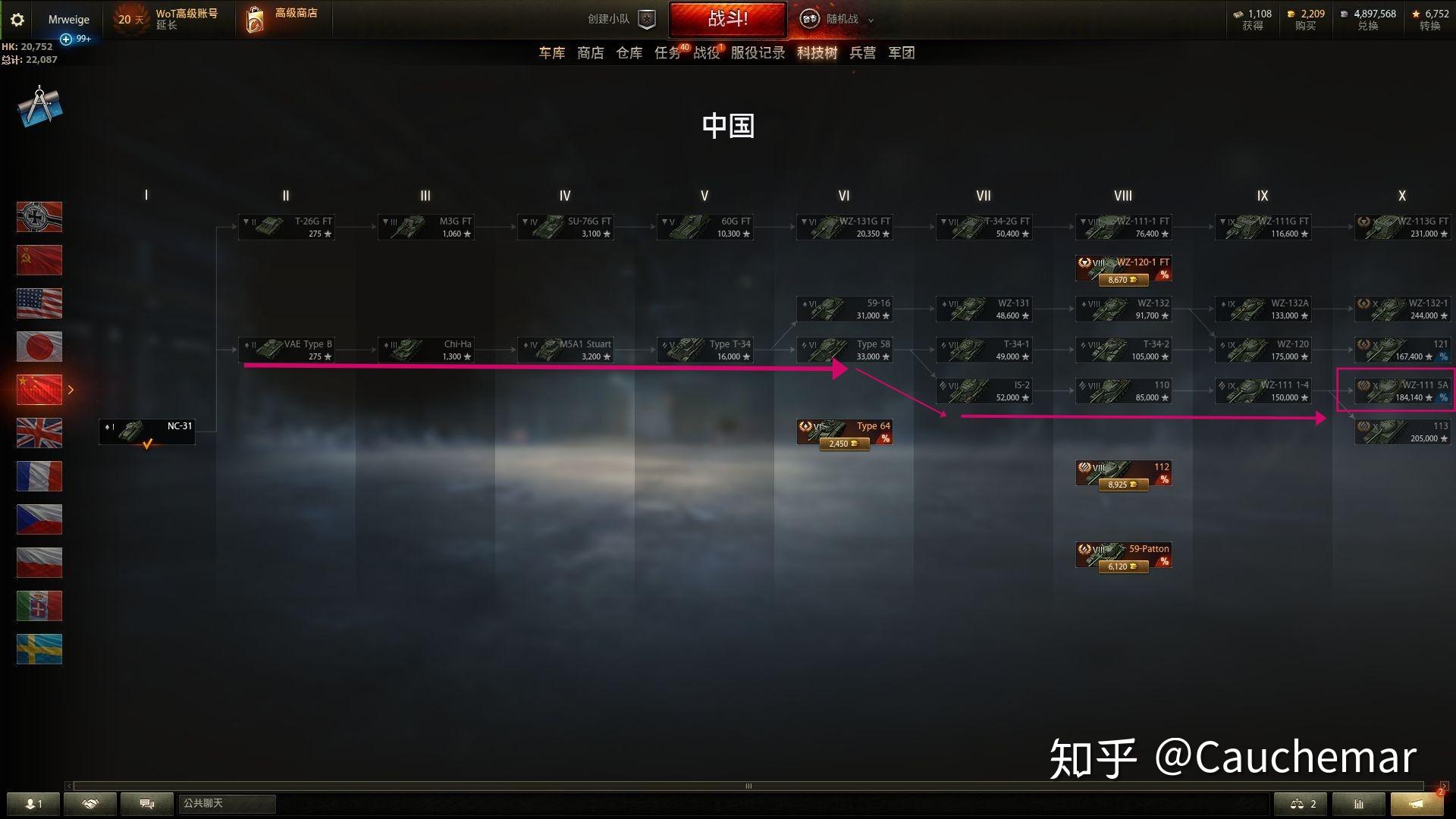Switch to the Germany tech tree flag
The width and height of the screenshot is (1456, 819).
click(x=39, y=217)
